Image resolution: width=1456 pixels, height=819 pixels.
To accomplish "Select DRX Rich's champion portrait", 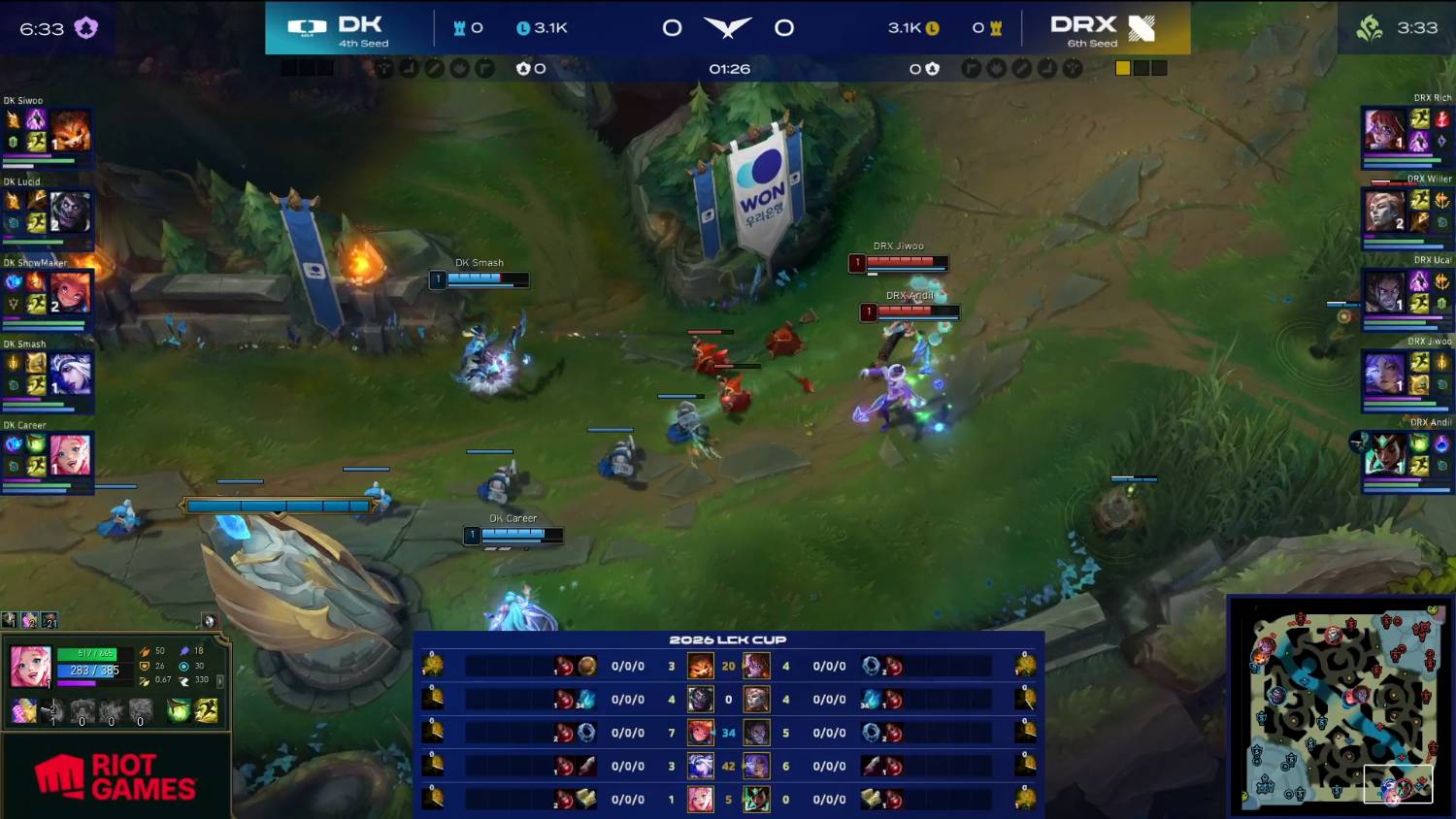I will pos(1384,129).
